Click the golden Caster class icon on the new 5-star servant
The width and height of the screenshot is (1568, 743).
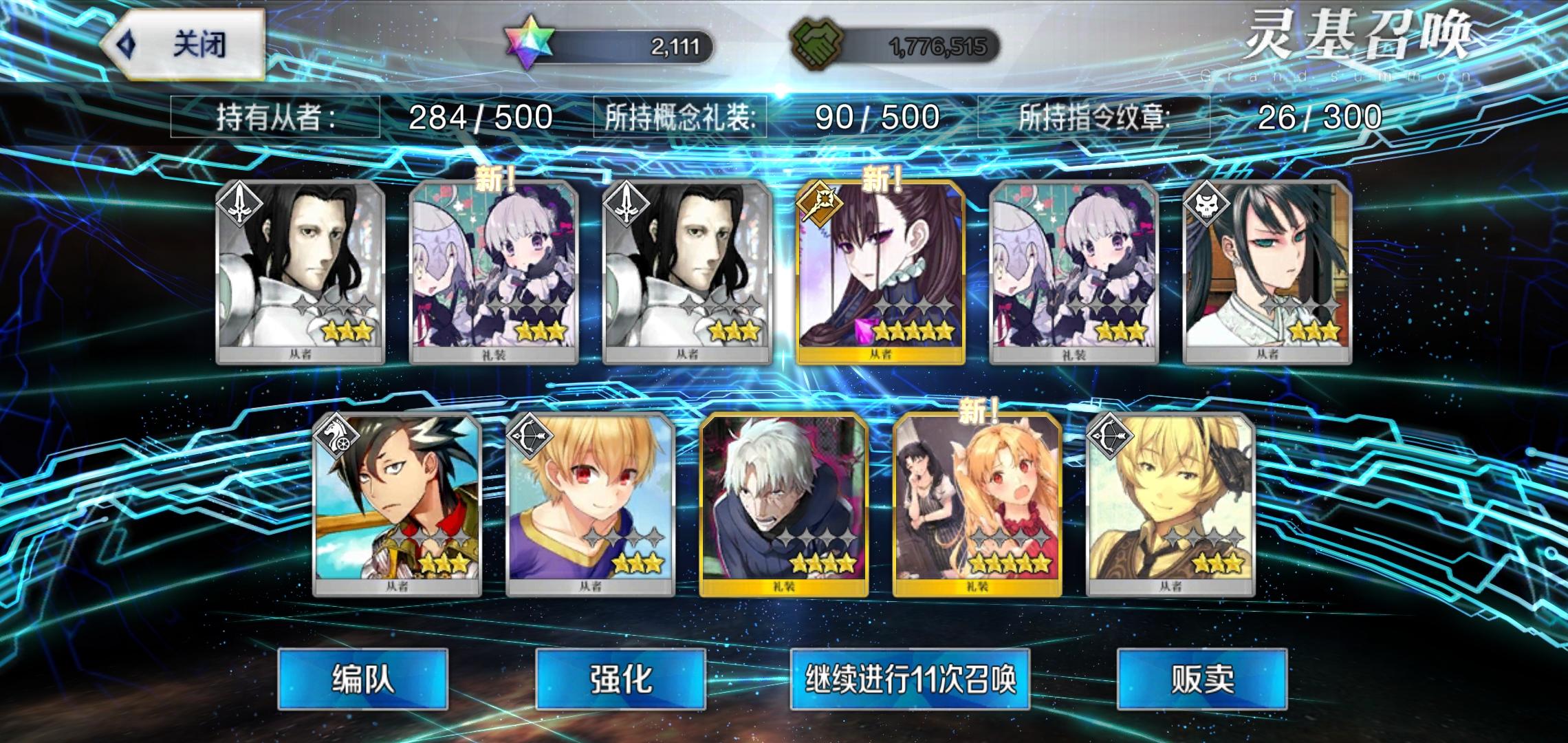point(823,201)
